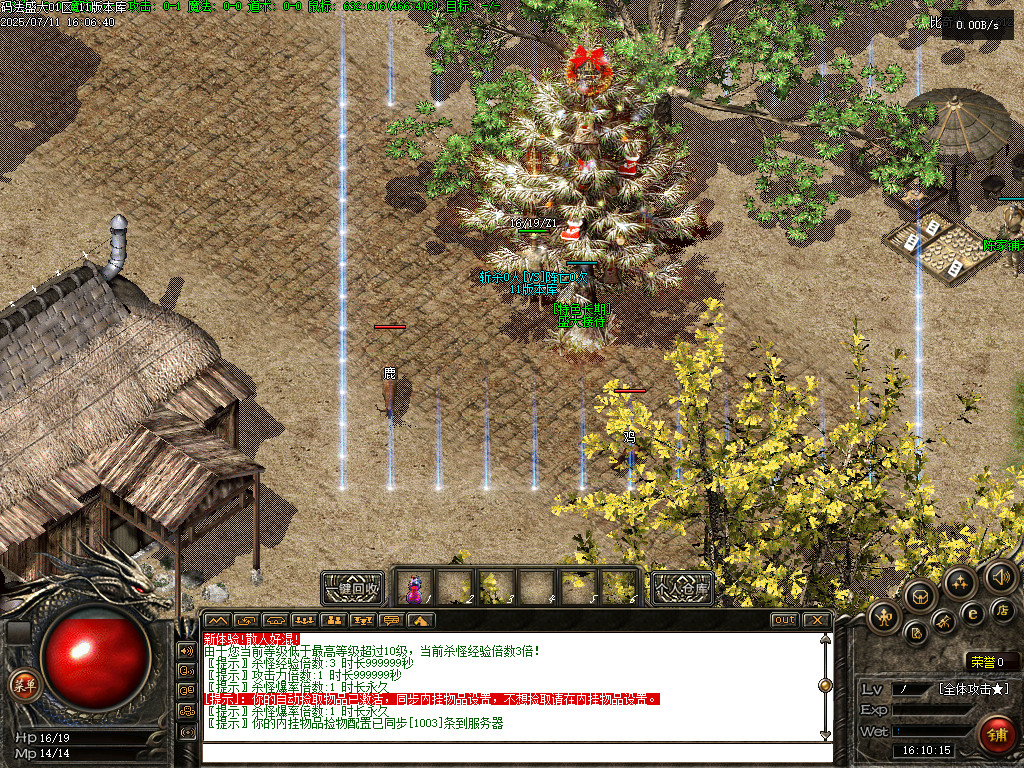Image resolution: width=1024 pixels, height=768 pixels.
Task: Click the 'out' button on chat bar
Action: (x=785, y=620)
